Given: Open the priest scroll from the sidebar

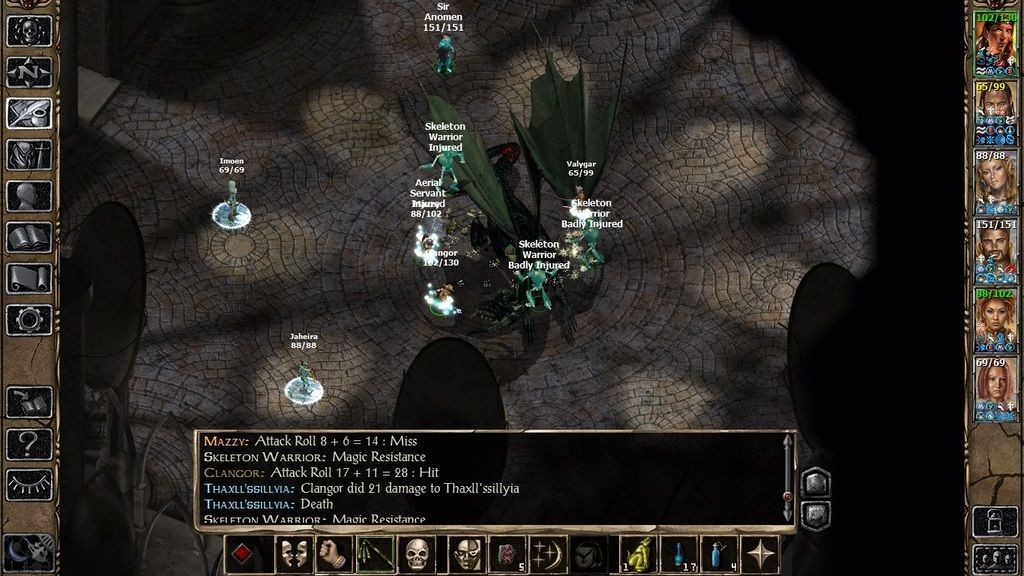Looking at the screenshot, I should (x=29, y=279).
